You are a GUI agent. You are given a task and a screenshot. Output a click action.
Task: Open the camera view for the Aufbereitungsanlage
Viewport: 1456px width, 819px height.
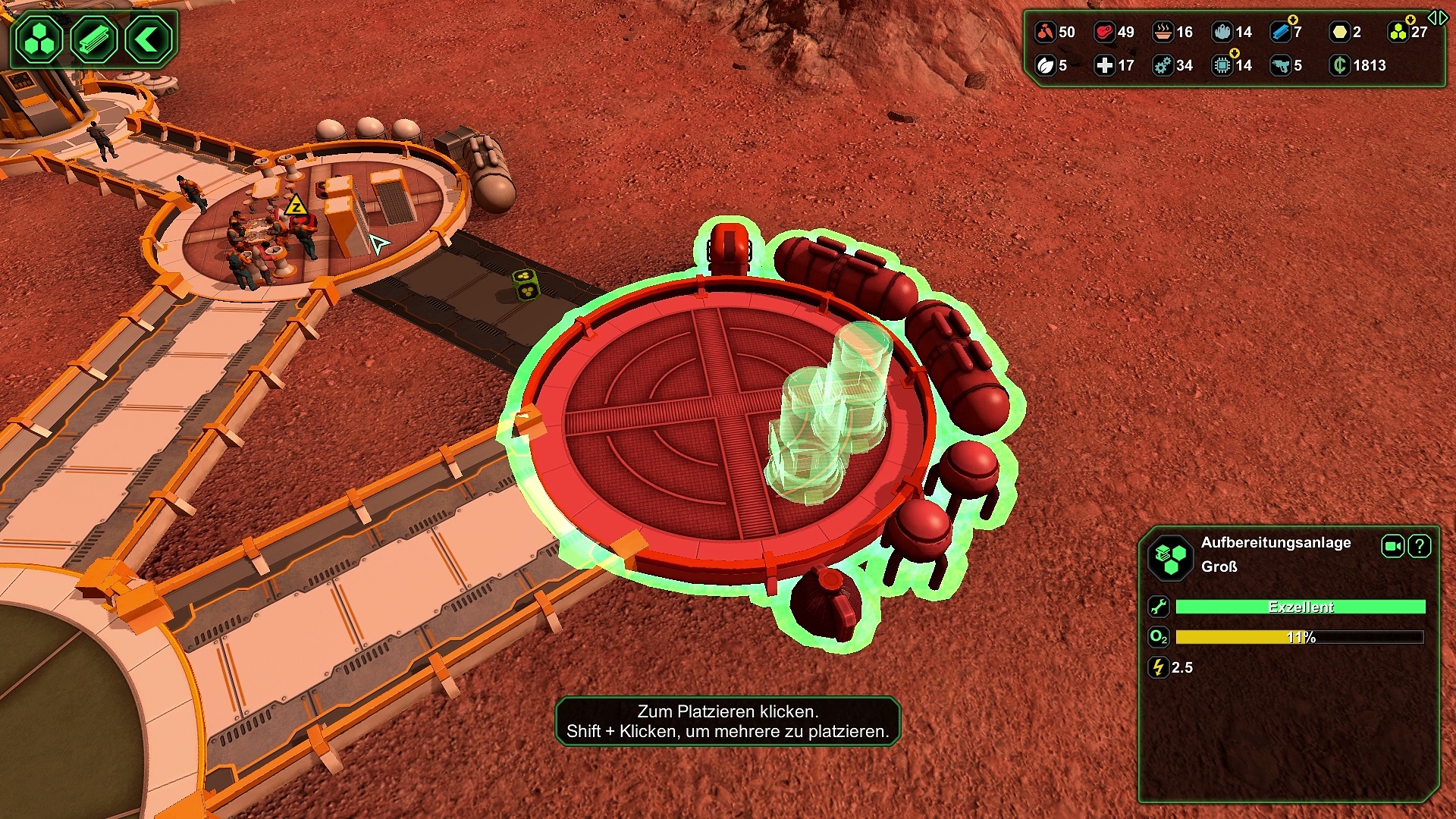[1392, 546]
